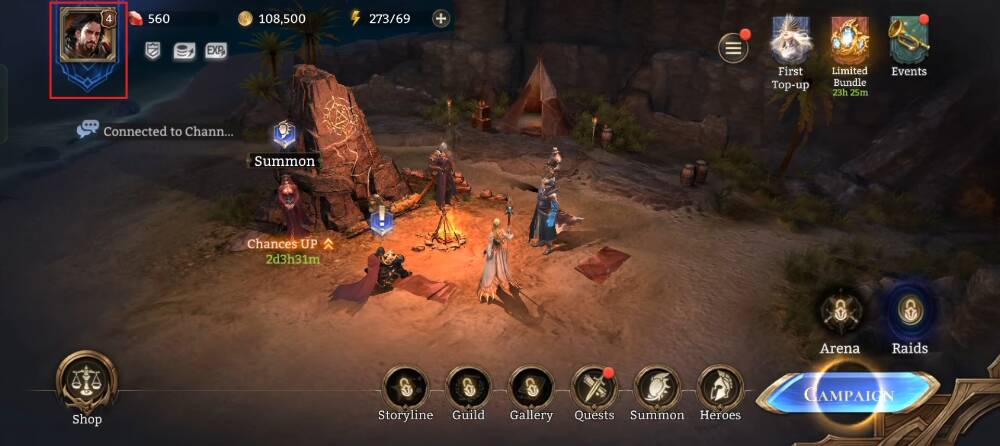The image size is (1000, 446).
Task: Add more energy with the plus button
Action: [441, 18]
